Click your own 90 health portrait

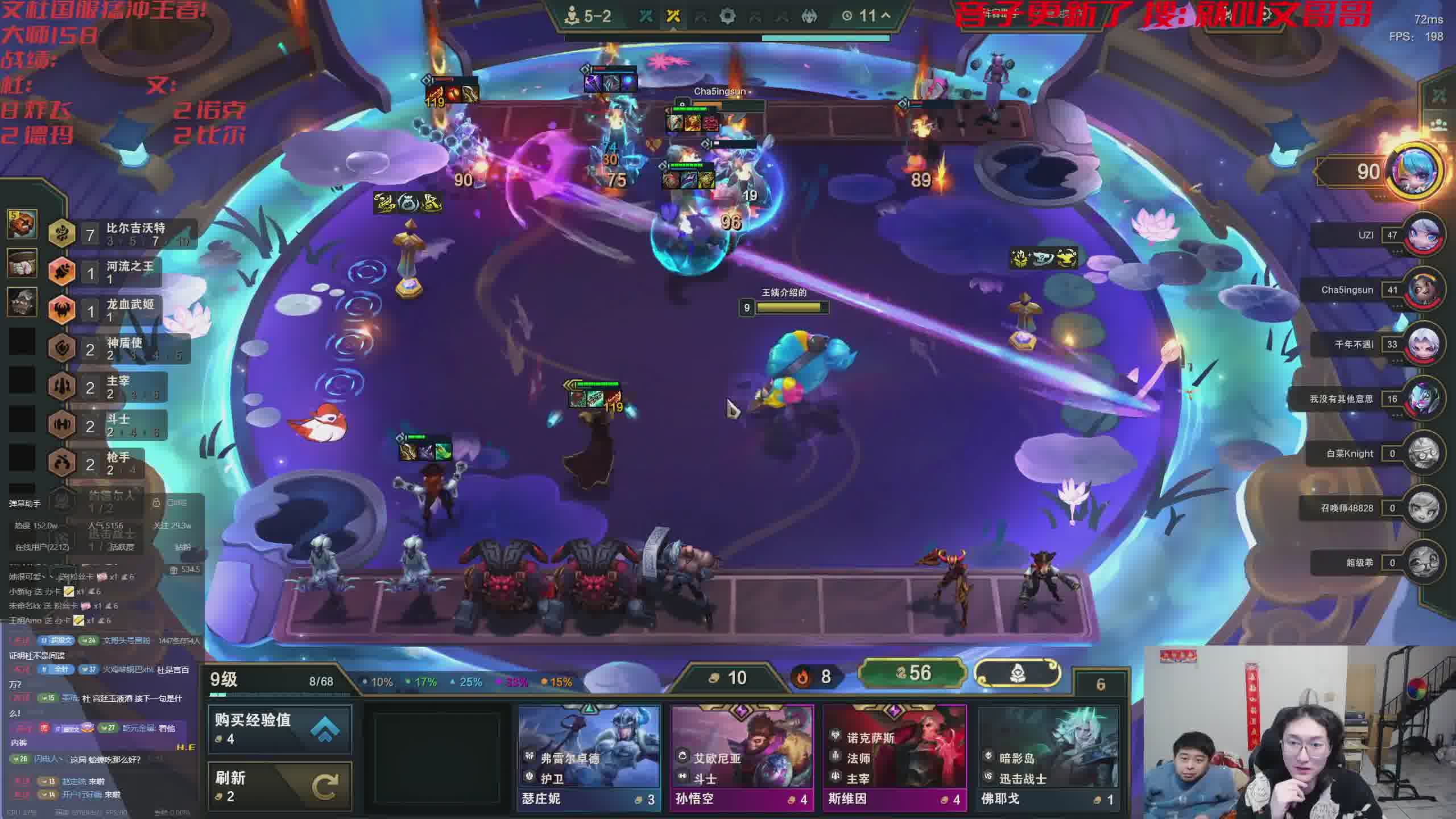1416,171
